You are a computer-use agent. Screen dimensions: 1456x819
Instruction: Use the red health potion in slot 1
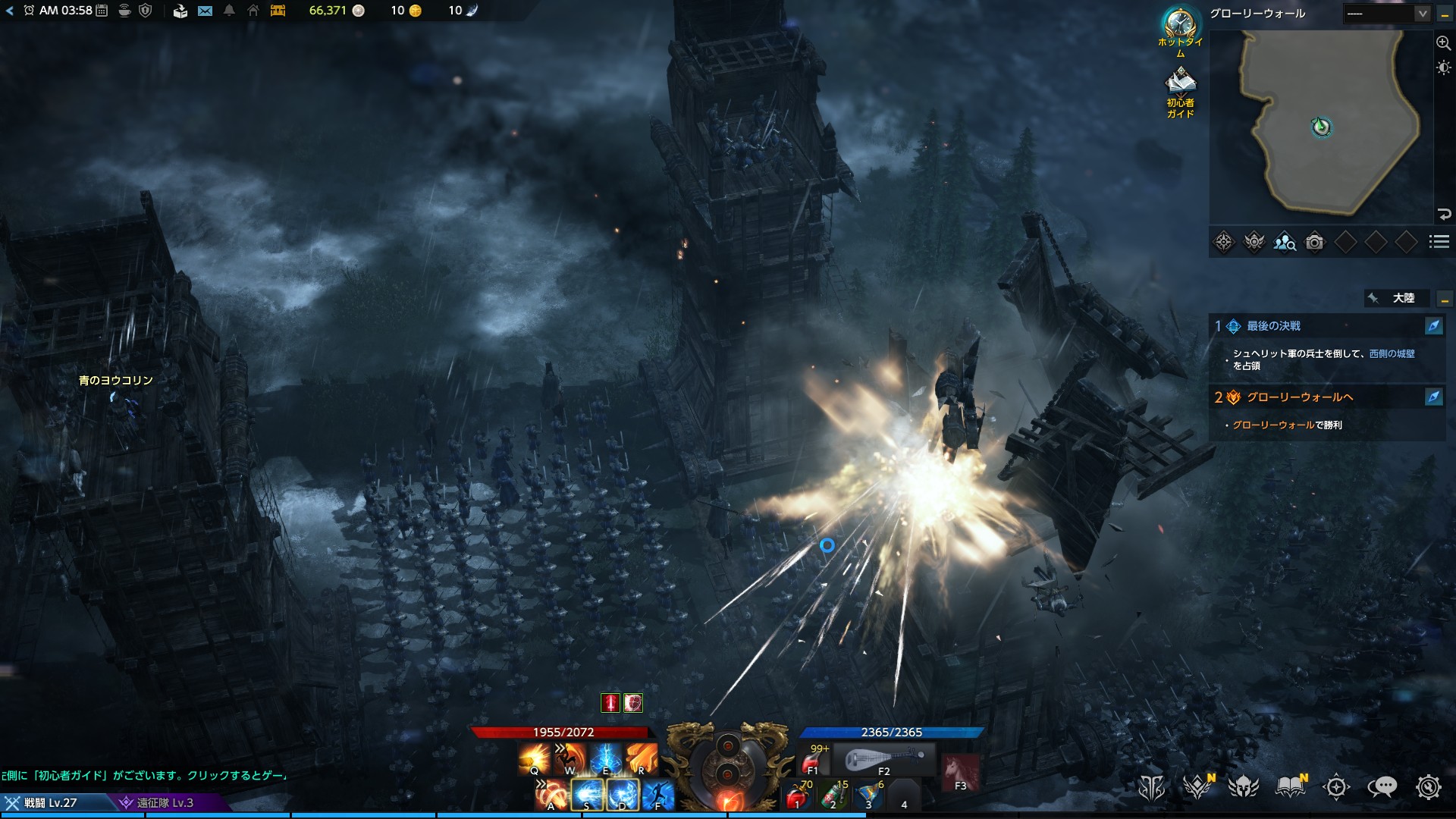[797, 796]
